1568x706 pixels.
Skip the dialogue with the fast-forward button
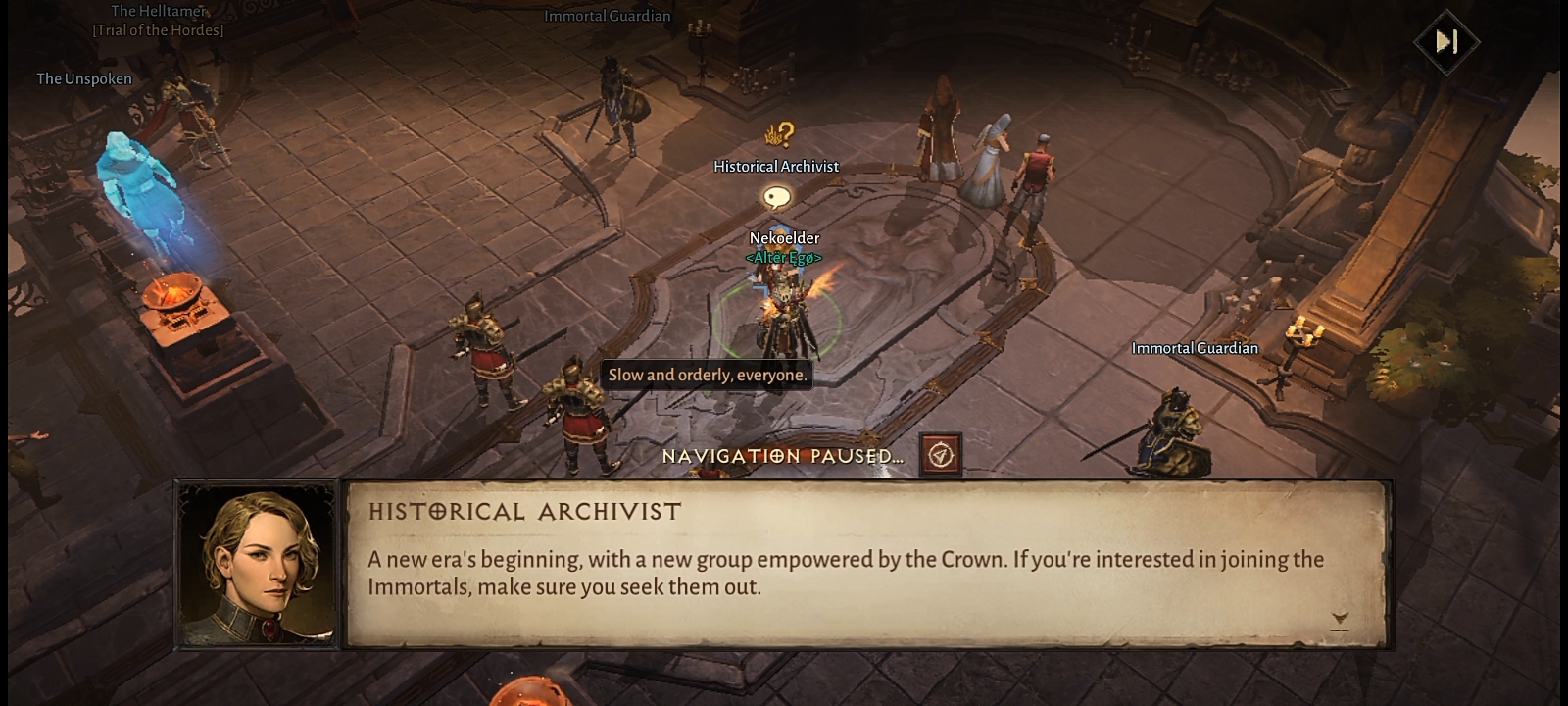tap(1446, 41)
